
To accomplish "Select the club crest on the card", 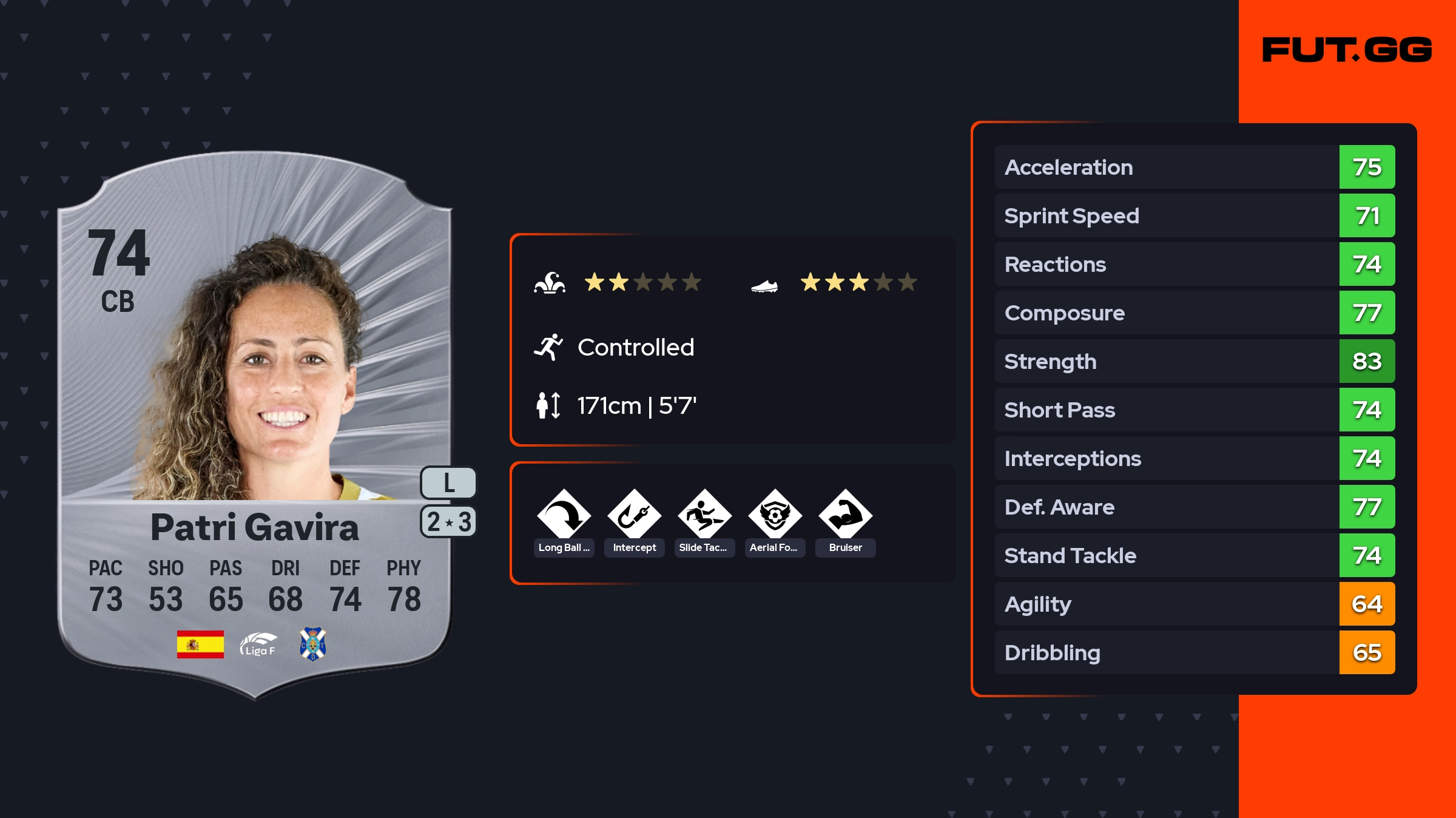I will [313, 644].
